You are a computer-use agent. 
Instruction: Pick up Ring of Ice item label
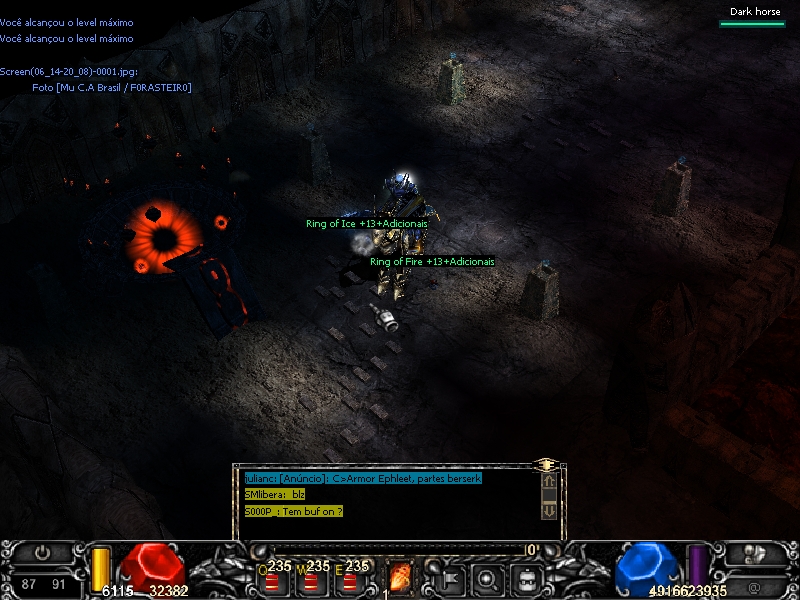pyautogui.click(x=366, y=224)
